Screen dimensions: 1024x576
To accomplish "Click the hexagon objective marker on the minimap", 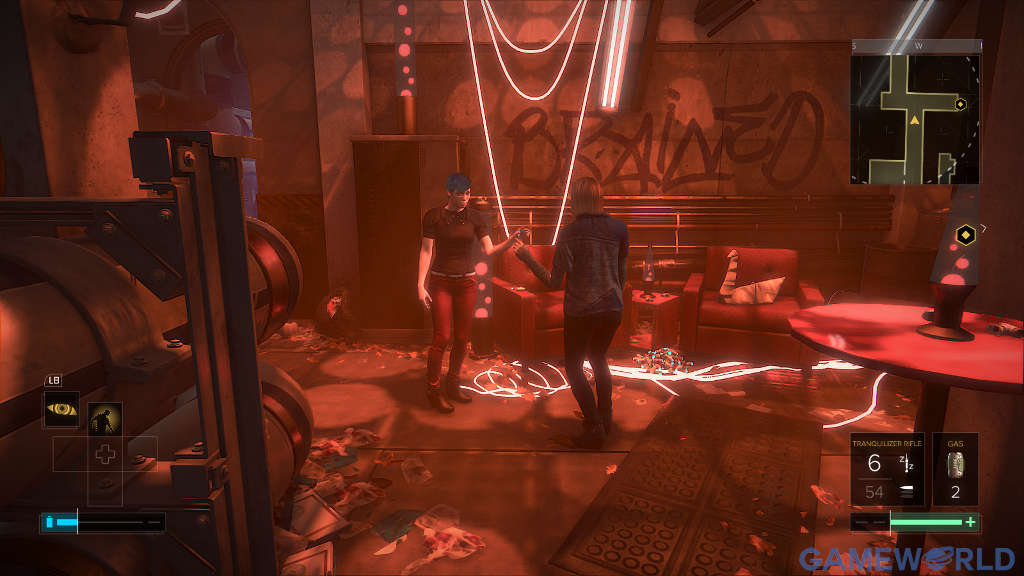I will (960, 104).
